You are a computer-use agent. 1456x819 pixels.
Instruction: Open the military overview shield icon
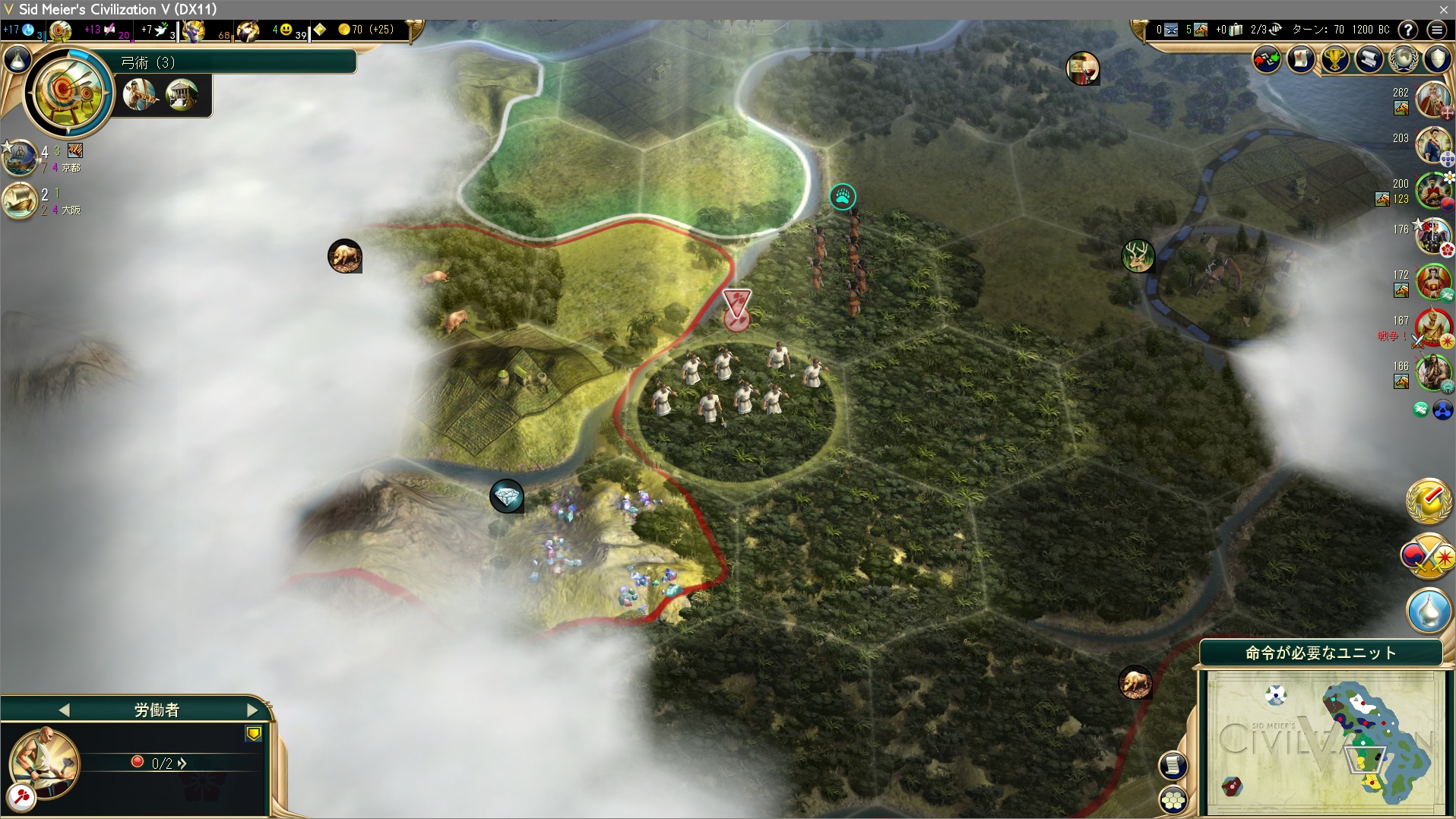click(1438, 59)
